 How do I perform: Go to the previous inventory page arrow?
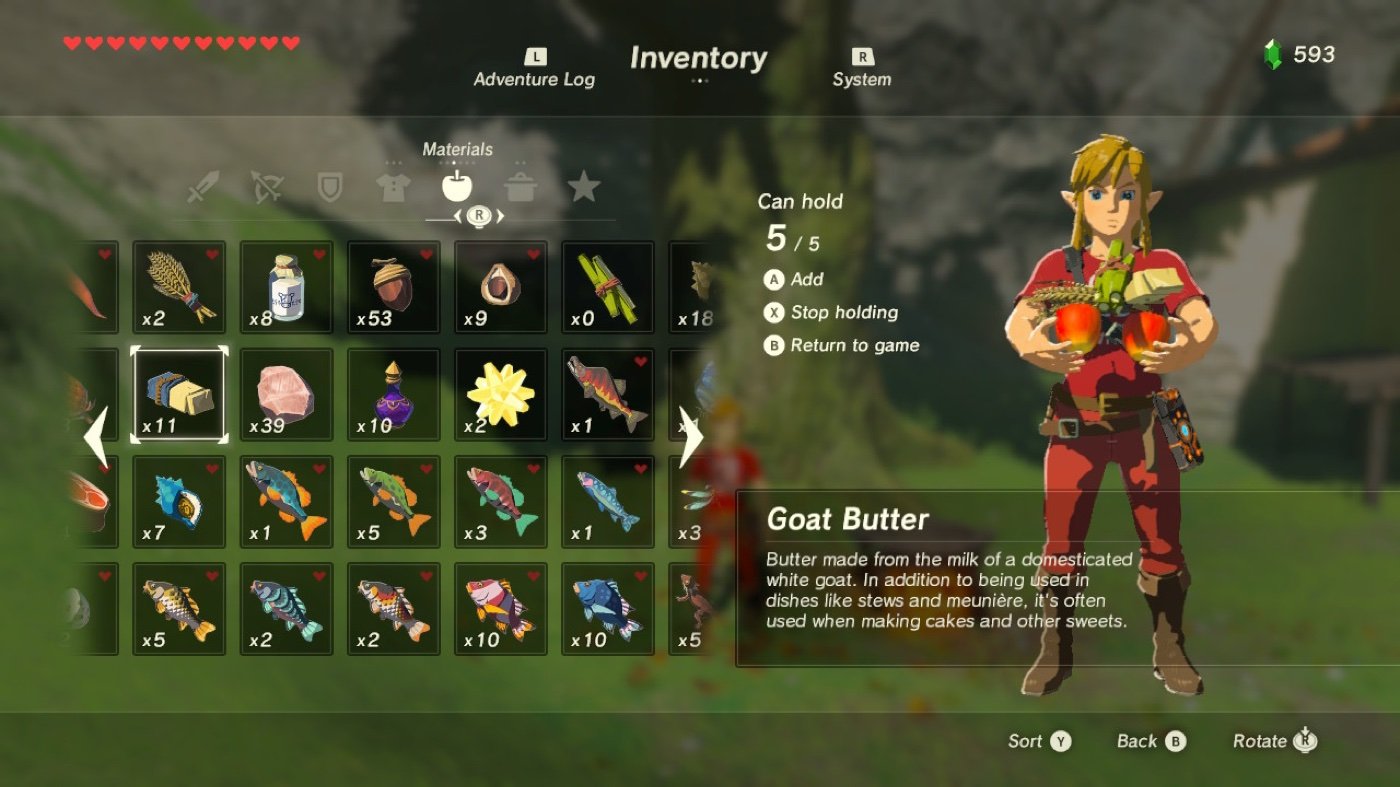pyautogui.click(x=96, y=438)
